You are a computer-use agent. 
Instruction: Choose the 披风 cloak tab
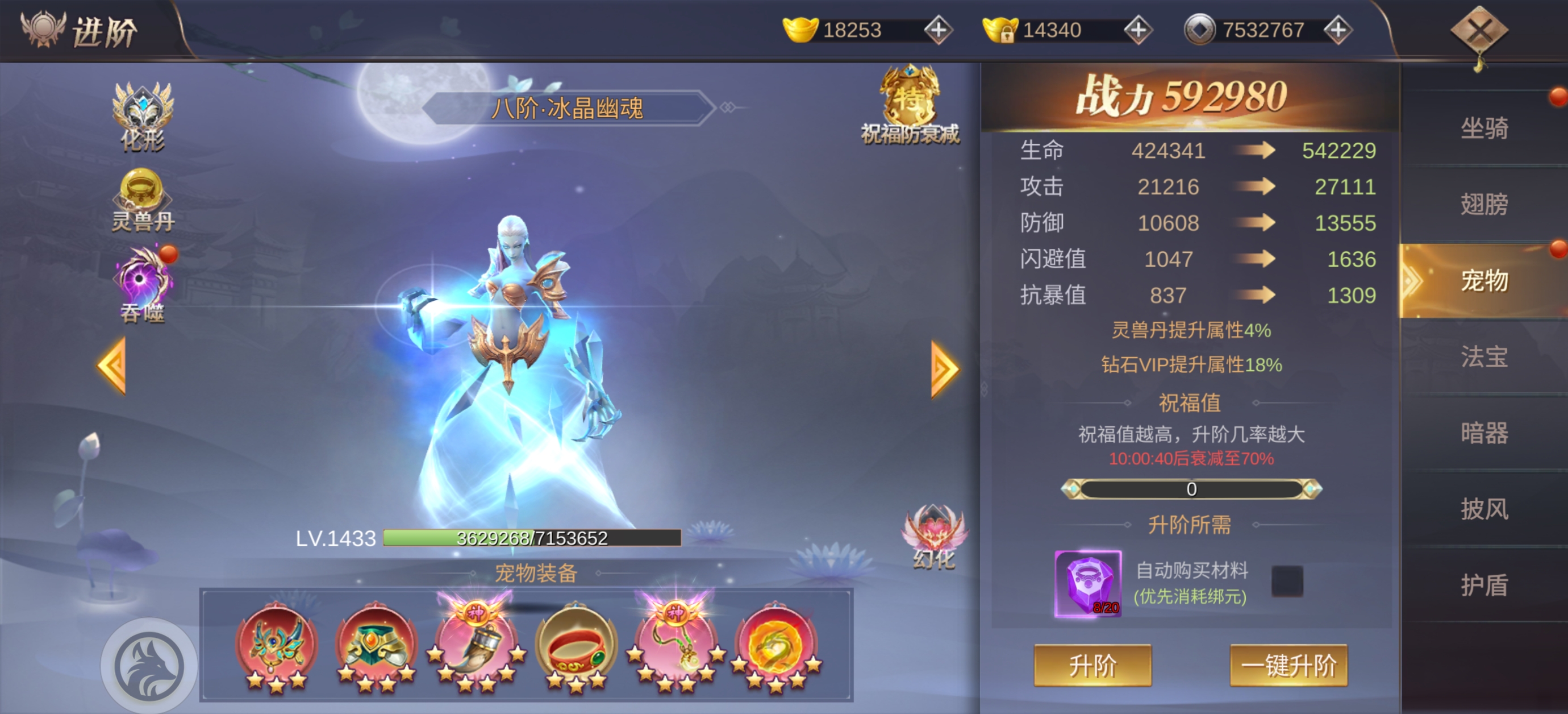click(x=1484, y=509)
